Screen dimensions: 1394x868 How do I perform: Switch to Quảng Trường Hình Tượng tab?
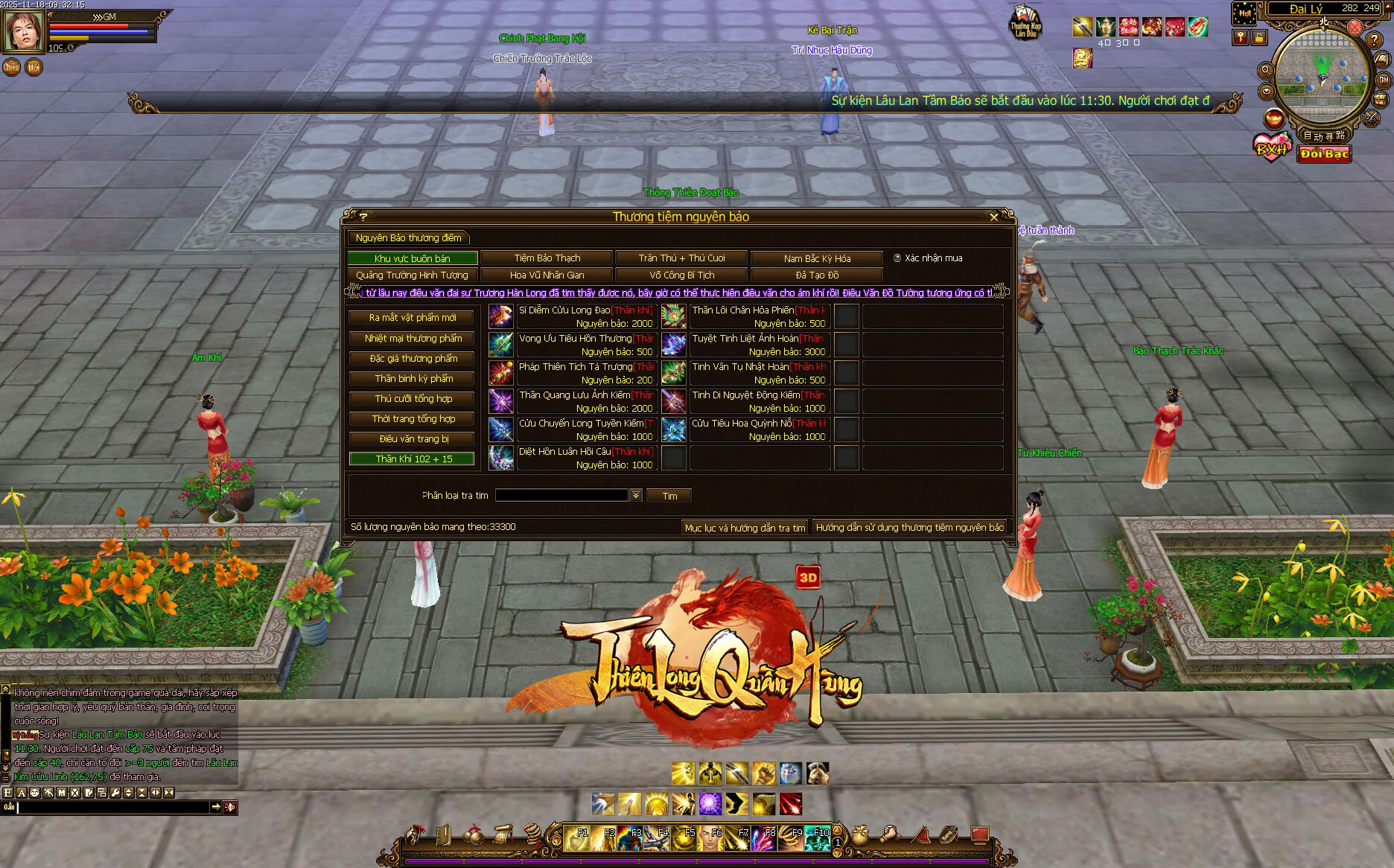[412, 275]
